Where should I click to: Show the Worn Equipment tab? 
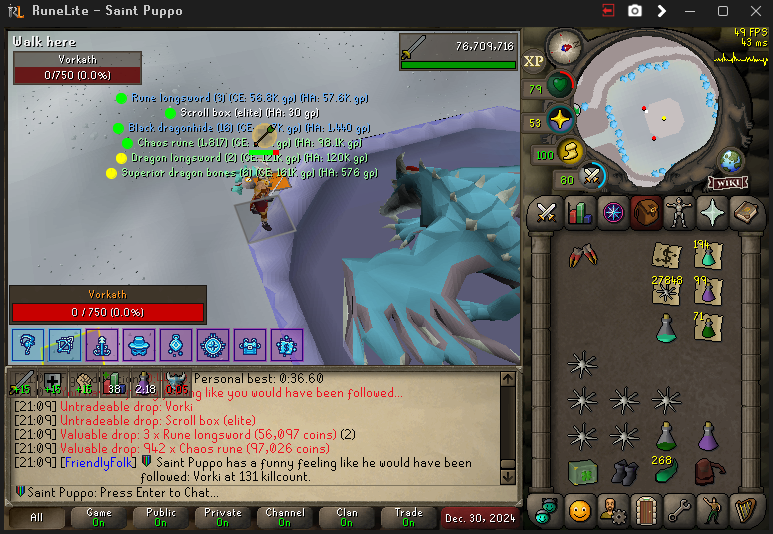click(679, 213)
